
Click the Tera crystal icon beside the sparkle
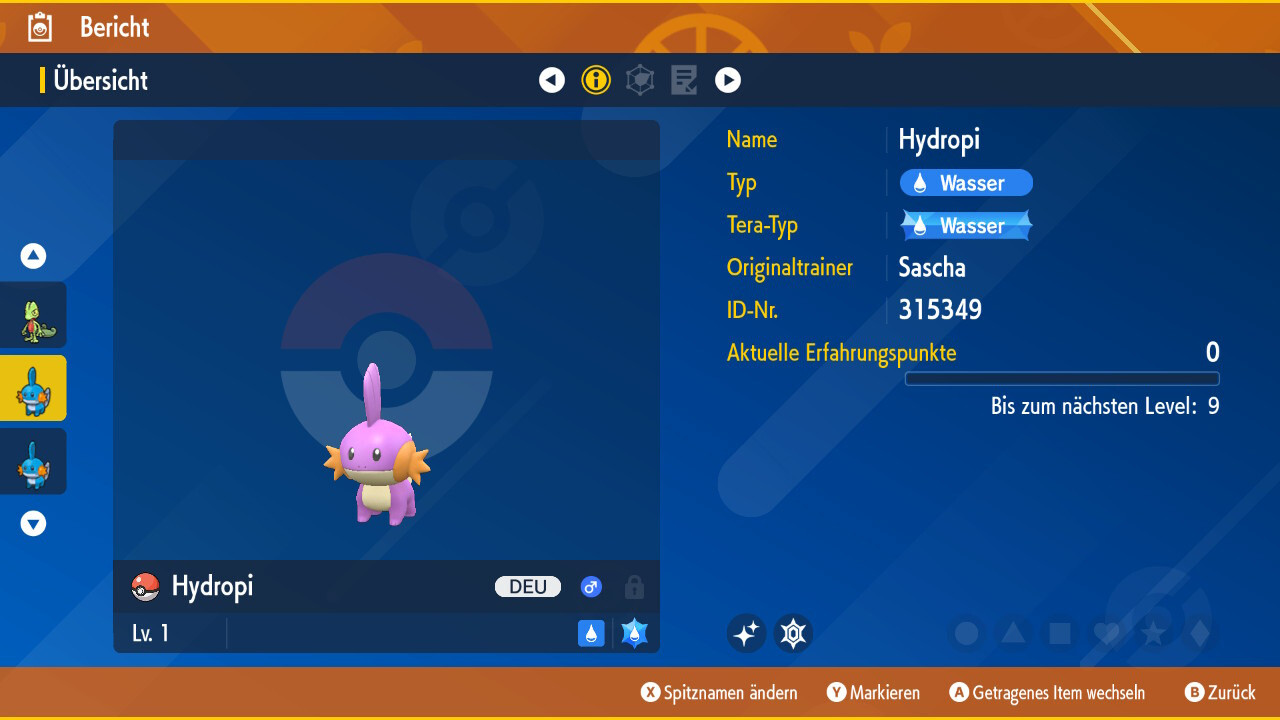click(793, 633)
